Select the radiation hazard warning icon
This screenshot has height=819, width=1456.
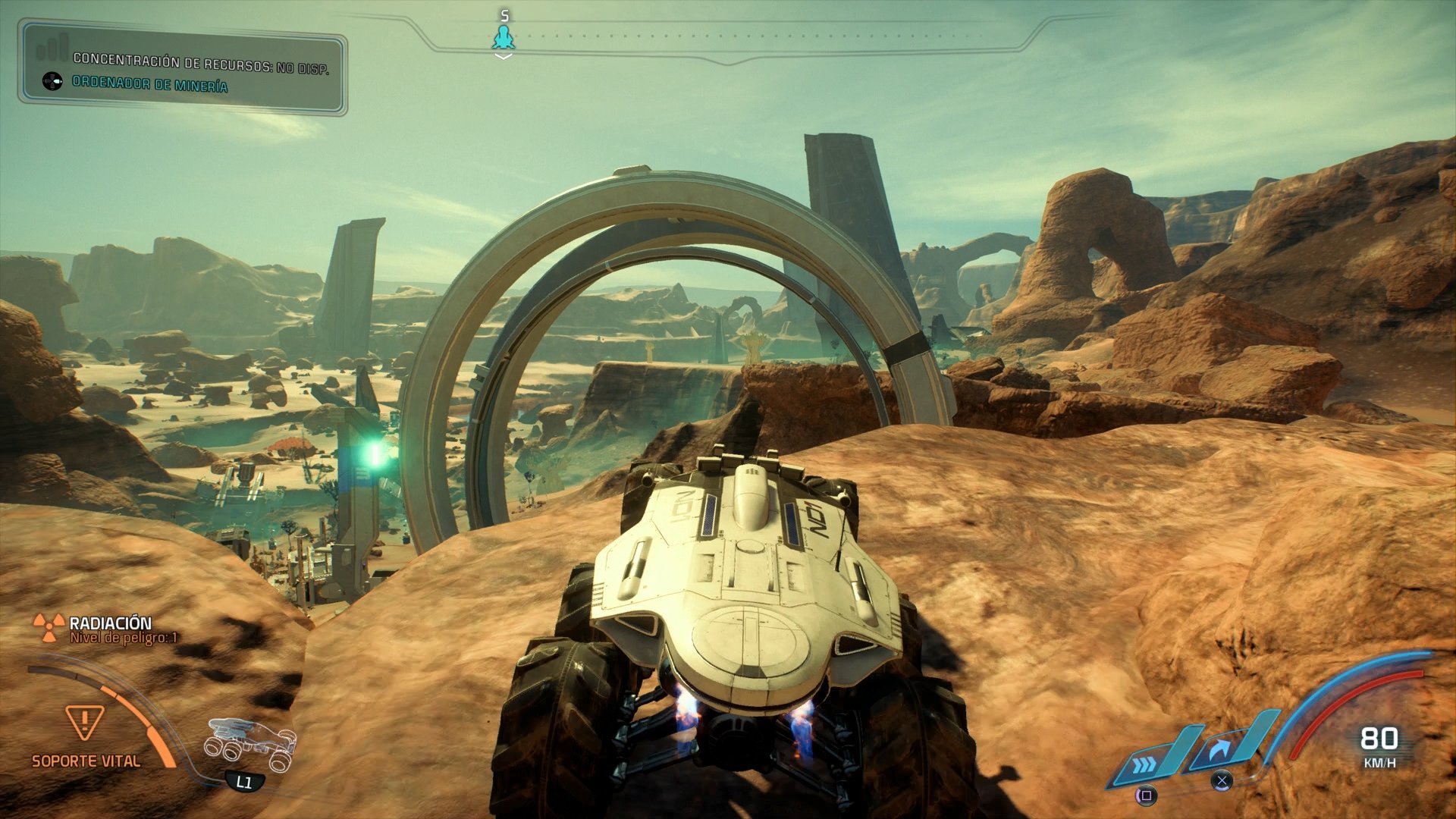49,627
